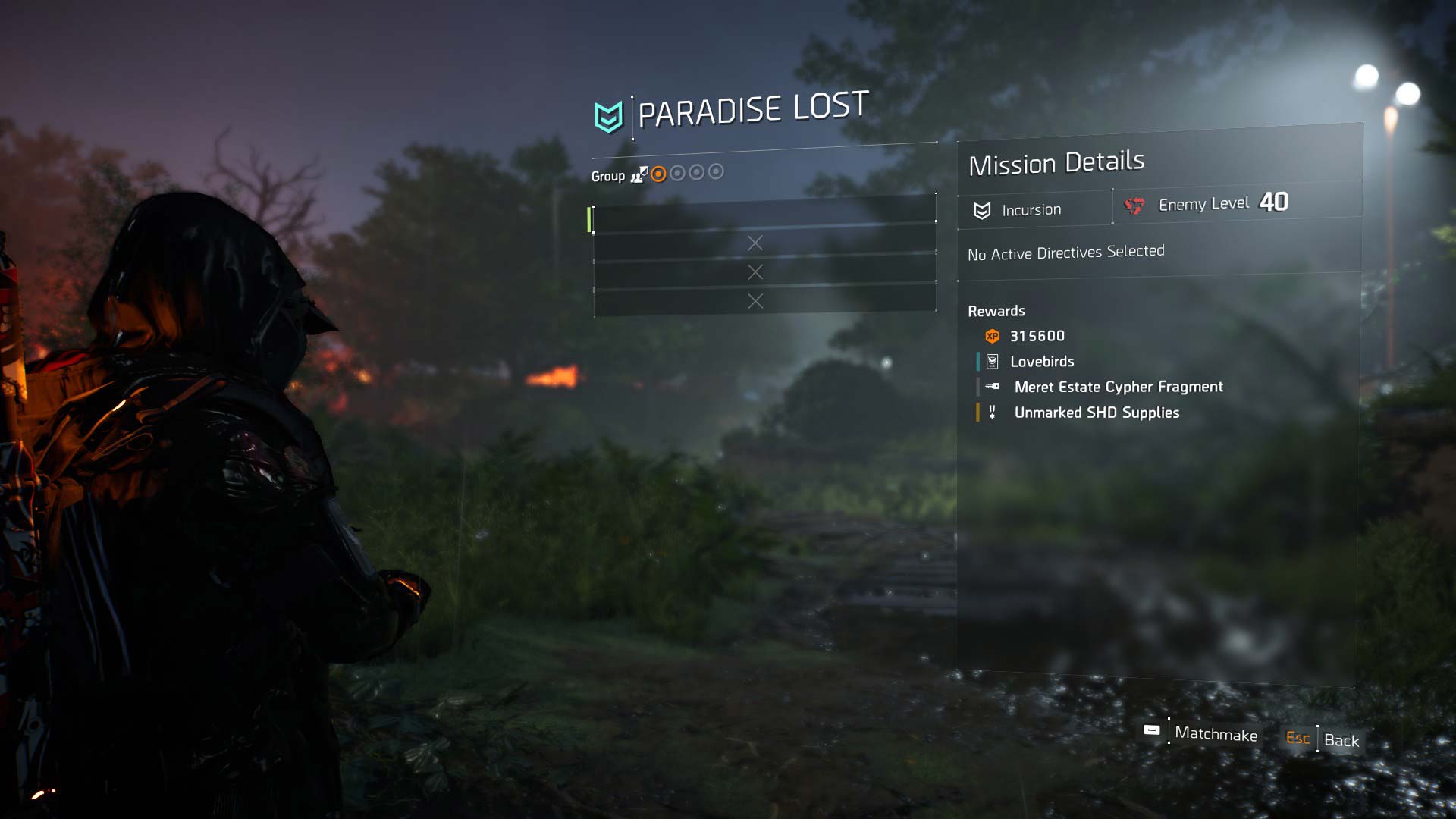Select the agent icon next to Group label
1456x819 pixels.
[639, 175]
